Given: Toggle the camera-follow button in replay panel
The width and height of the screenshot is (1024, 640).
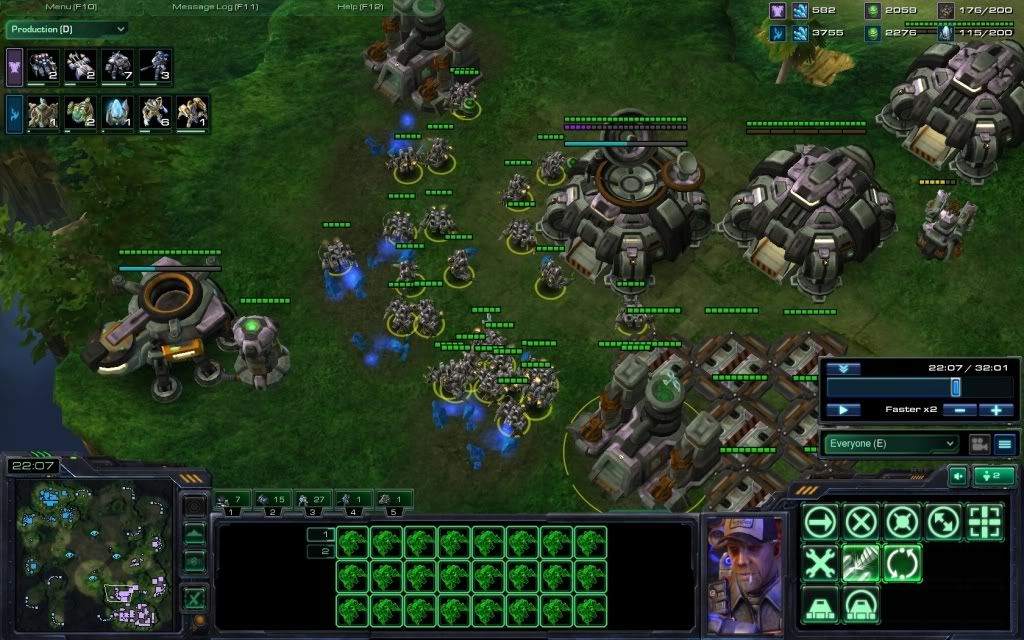Looking at the screenshot, I should (x=978, y=443).
